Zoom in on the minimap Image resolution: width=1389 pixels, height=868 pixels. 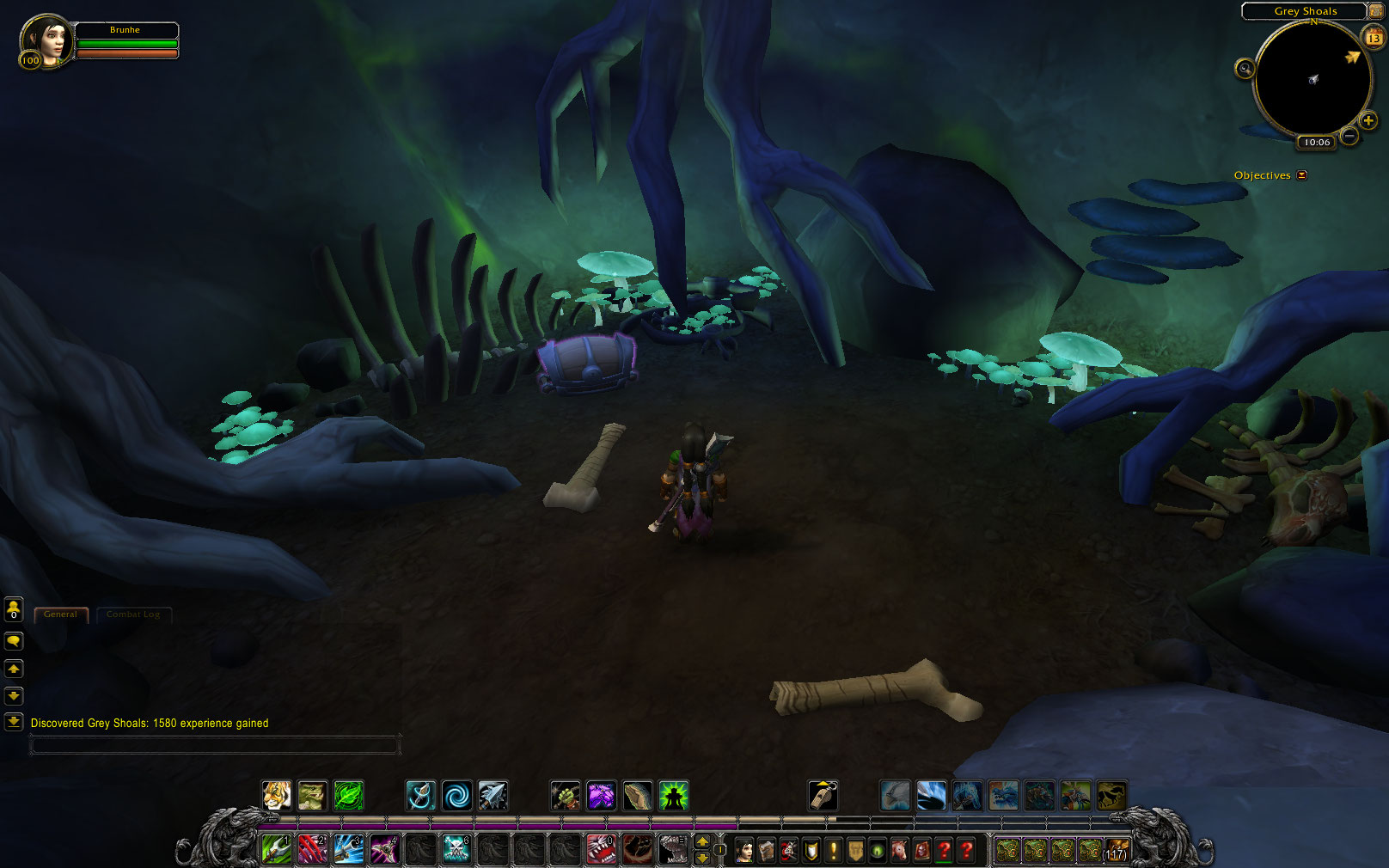point(1368,121)
